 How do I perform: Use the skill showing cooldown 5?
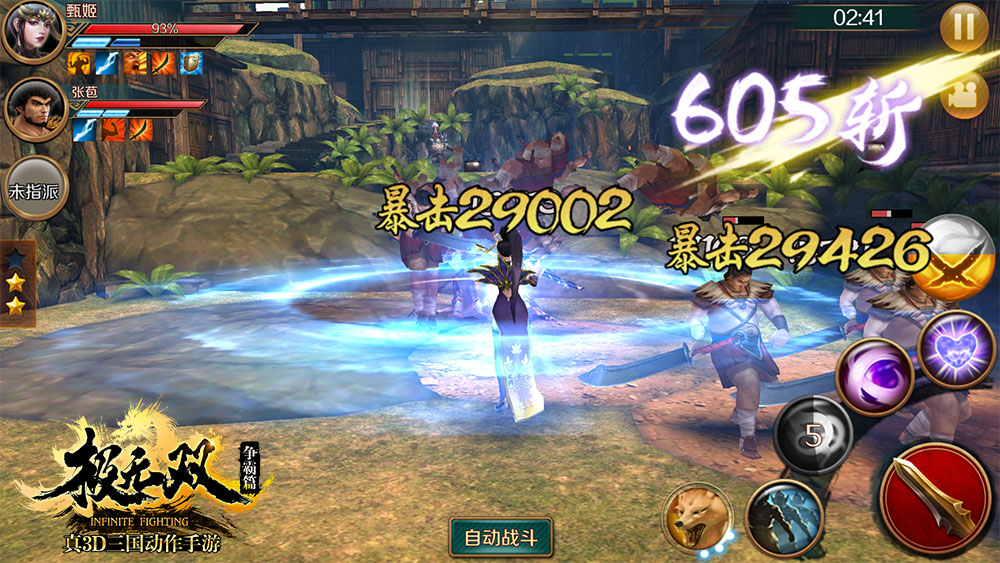point(813,436)
